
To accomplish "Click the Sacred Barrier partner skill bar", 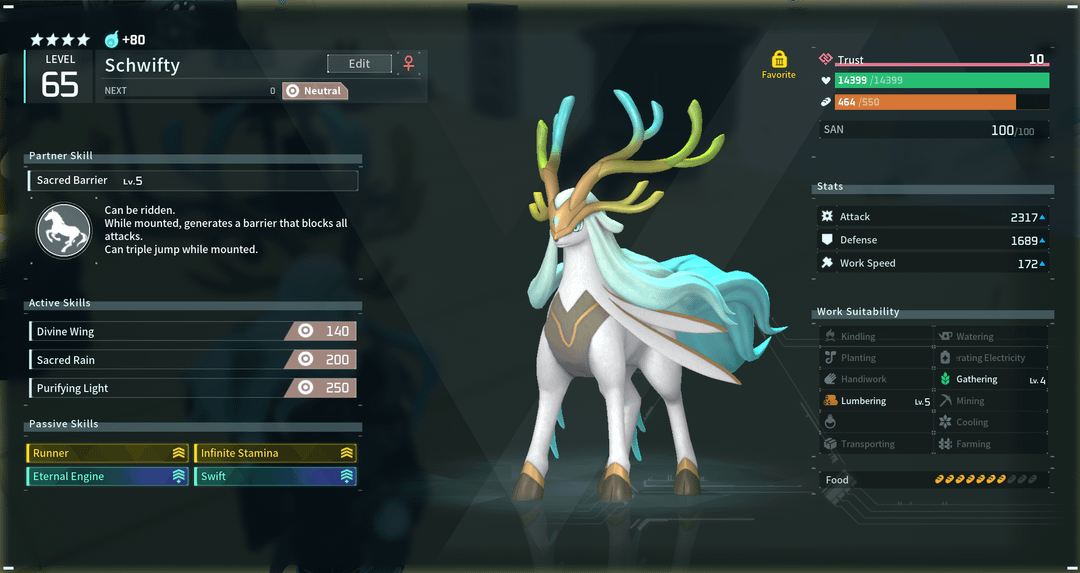I will (x=193, y=181).
